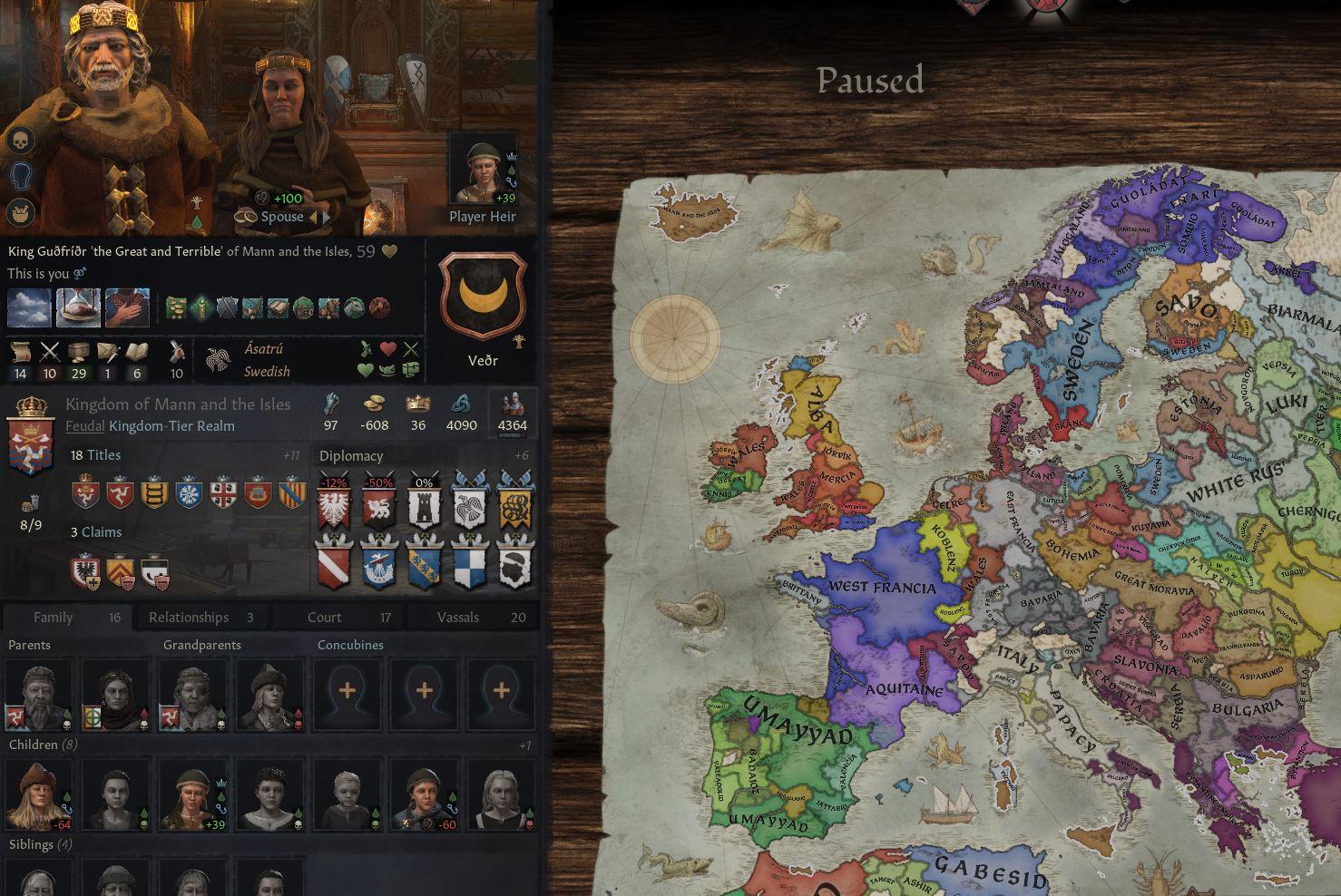Click the skull icon on the left sidebar
Viewport: 1341px width, 896px height.
pos(20,141)
